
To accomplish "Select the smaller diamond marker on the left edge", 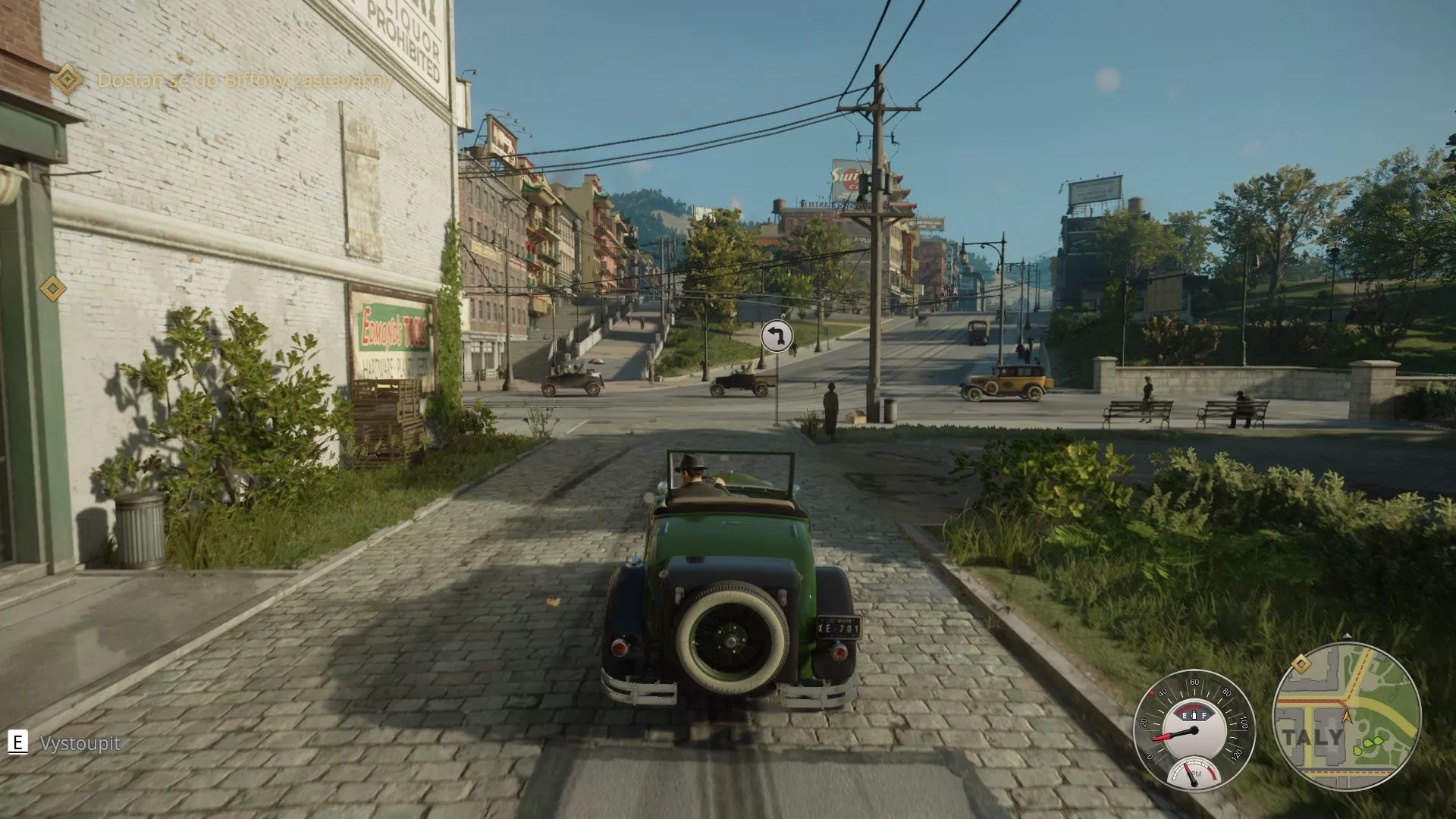I will 52,287.
